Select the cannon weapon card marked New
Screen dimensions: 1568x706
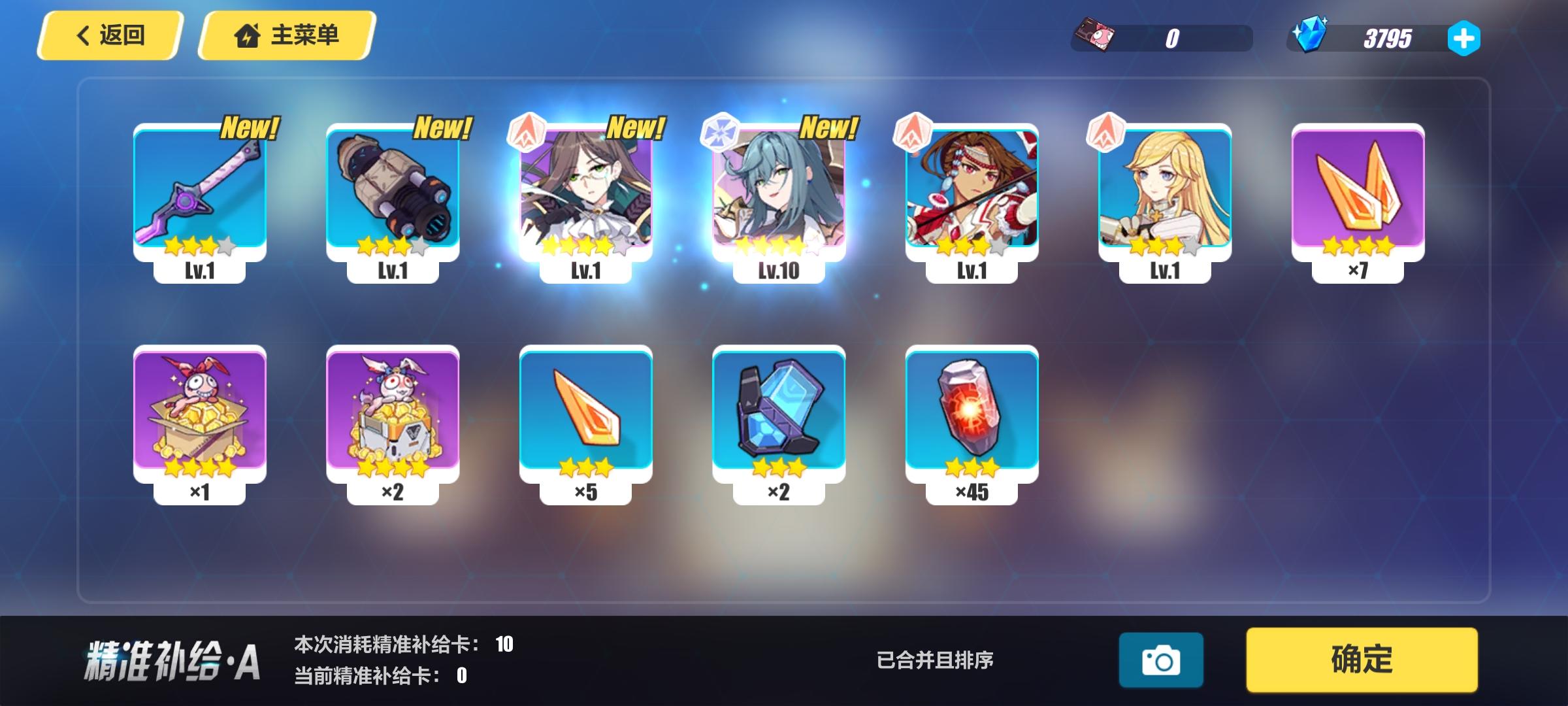[x=393, y=190]
